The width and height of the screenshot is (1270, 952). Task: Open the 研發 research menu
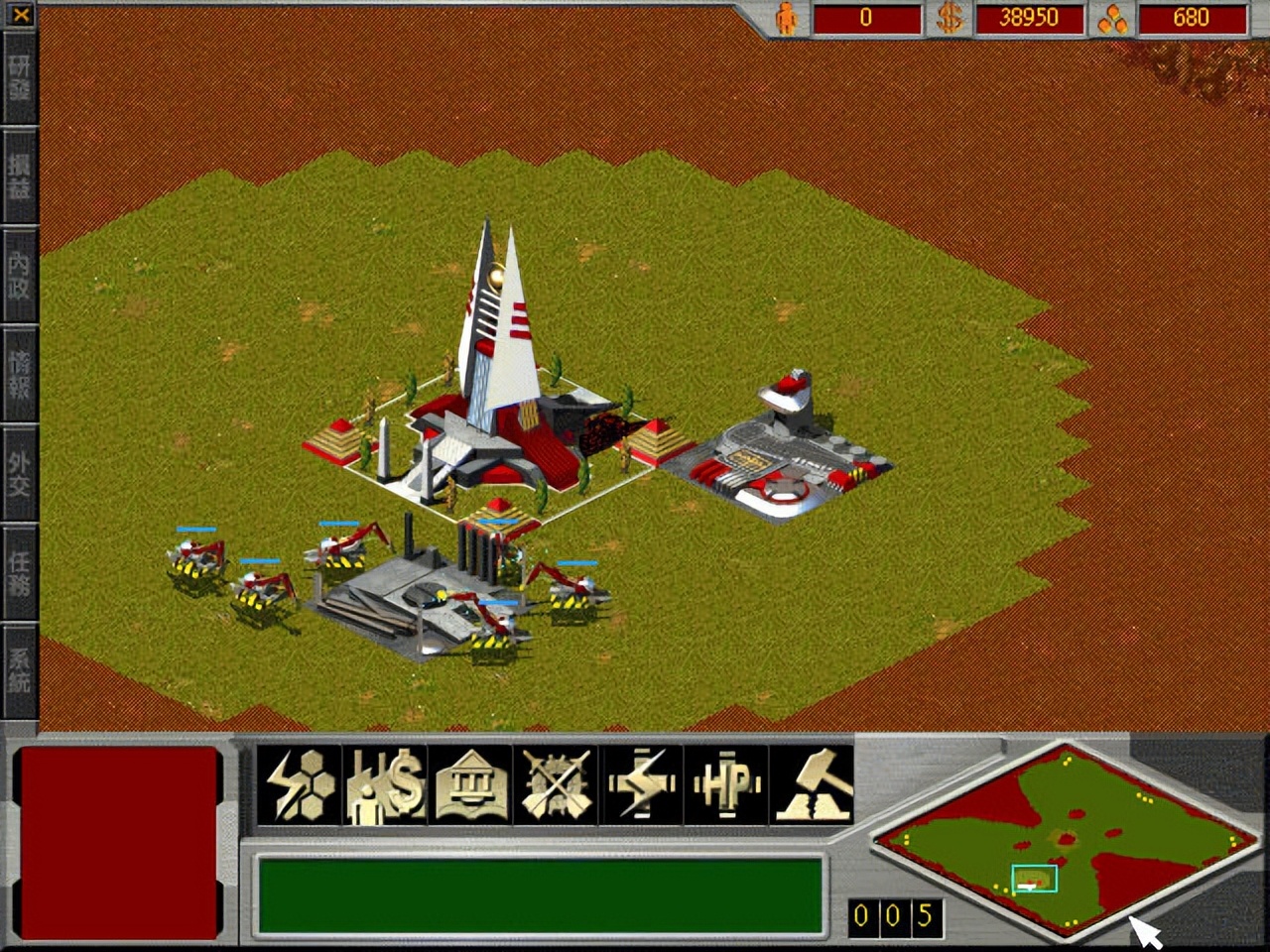point(19,77)
